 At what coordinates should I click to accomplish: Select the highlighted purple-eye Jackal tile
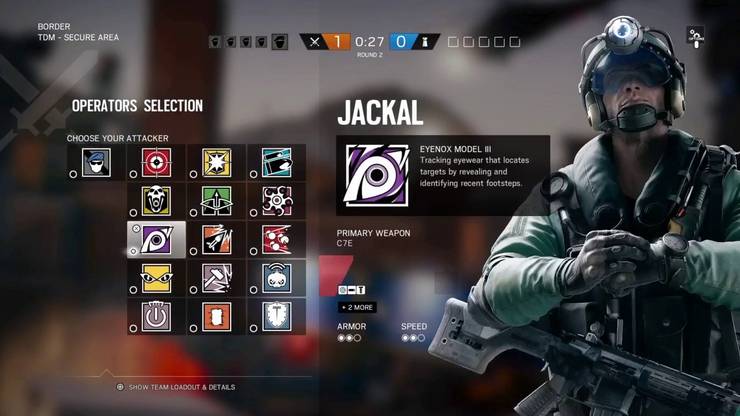[156, 239]
